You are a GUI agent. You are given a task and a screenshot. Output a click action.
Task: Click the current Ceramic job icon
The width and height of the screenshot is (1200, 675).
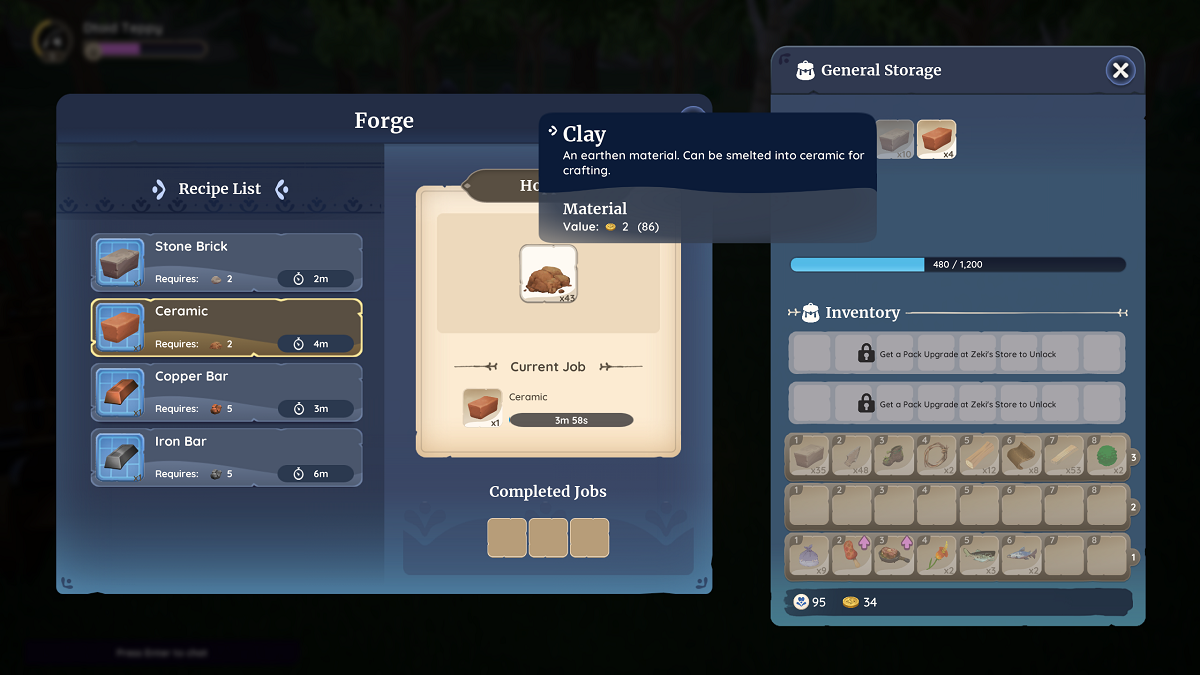[482, 408]
